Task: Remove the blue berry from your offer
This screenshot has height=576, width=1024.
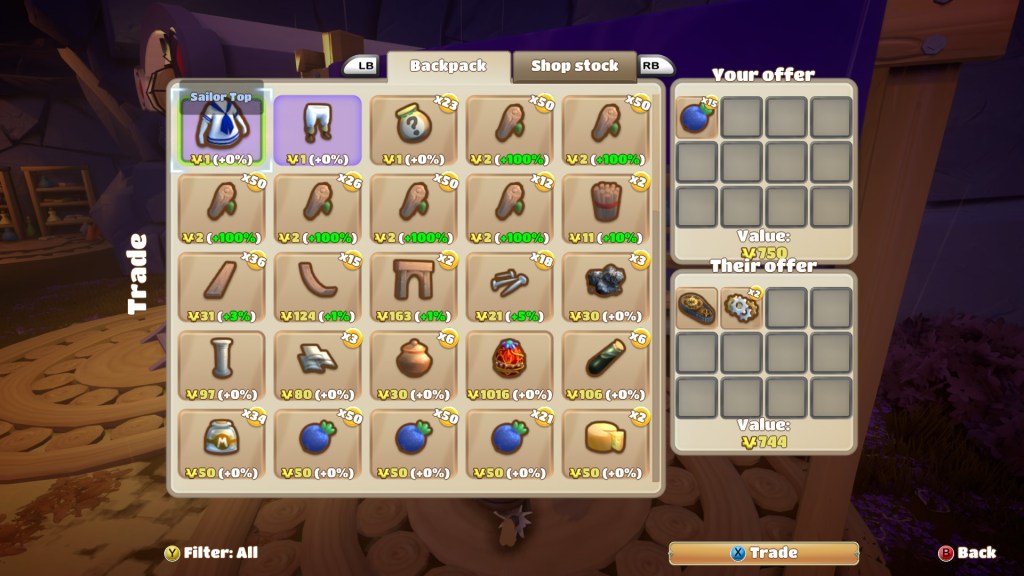Action: [x=696, y=118]
